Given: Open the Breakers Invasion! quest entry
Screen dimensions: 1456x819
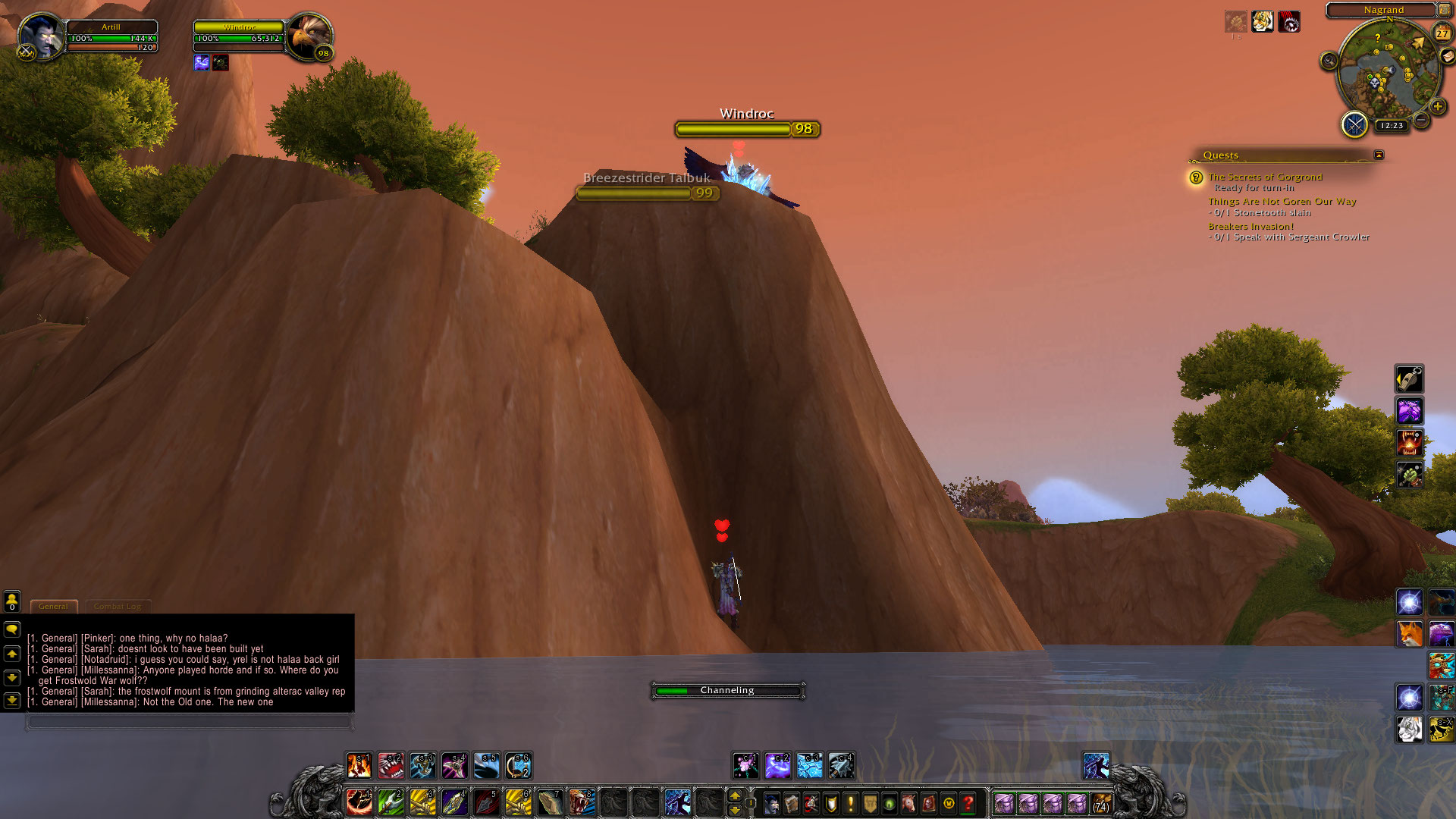Looking at the screenshot, I should [1250, 226].
